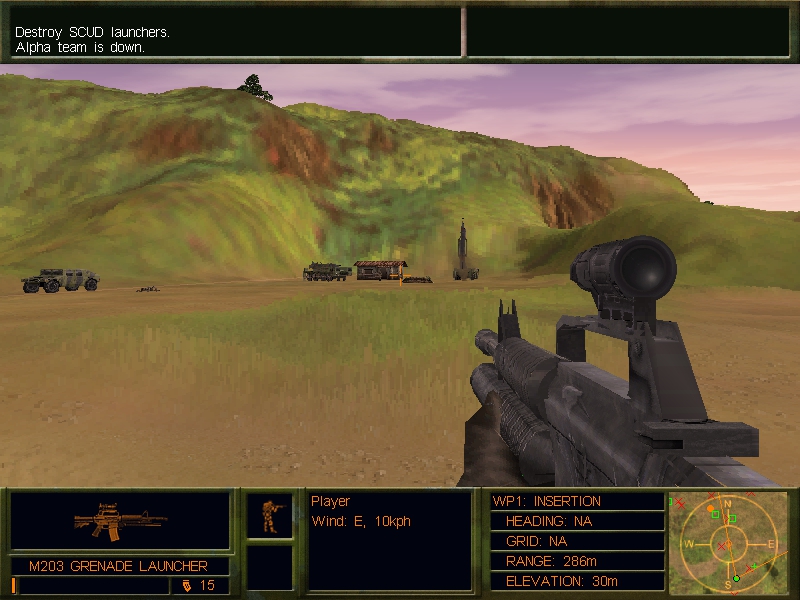Open the compass minimap
The width and height of the screenshot is (800, 600).
(727, 541)
